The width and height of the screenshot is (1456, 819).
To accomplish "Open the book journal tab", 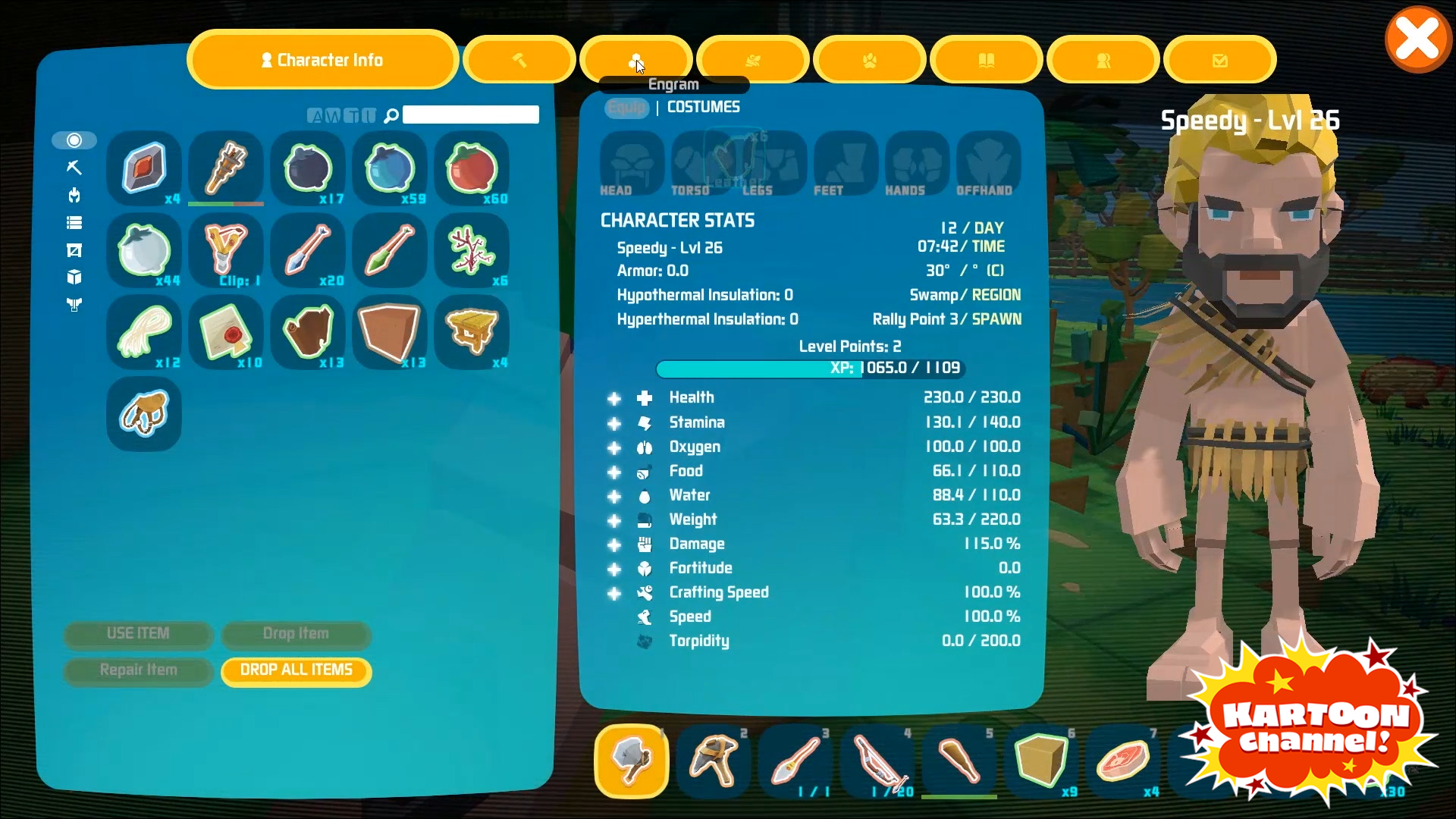I will click(987, 60).
